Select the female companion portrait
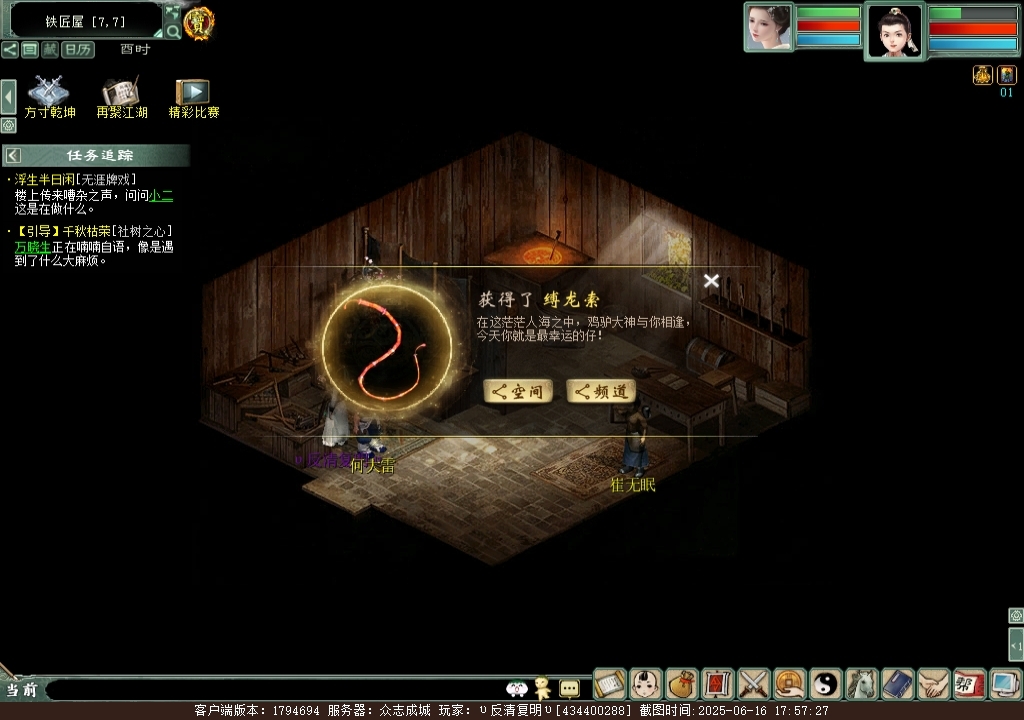 (x=768, y=27)
